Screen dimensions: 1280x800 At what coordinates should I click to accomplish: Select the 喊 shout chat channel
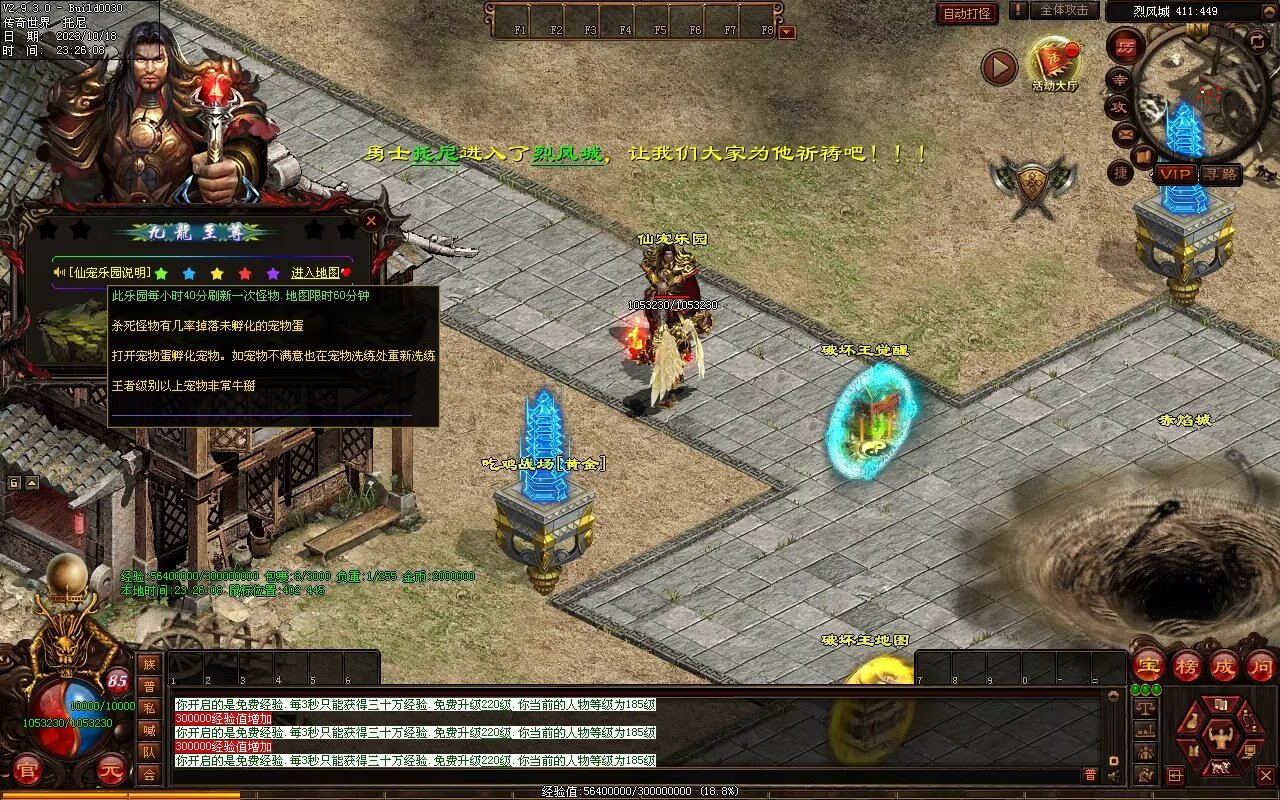pyautogui.click(x=149, y=730)
